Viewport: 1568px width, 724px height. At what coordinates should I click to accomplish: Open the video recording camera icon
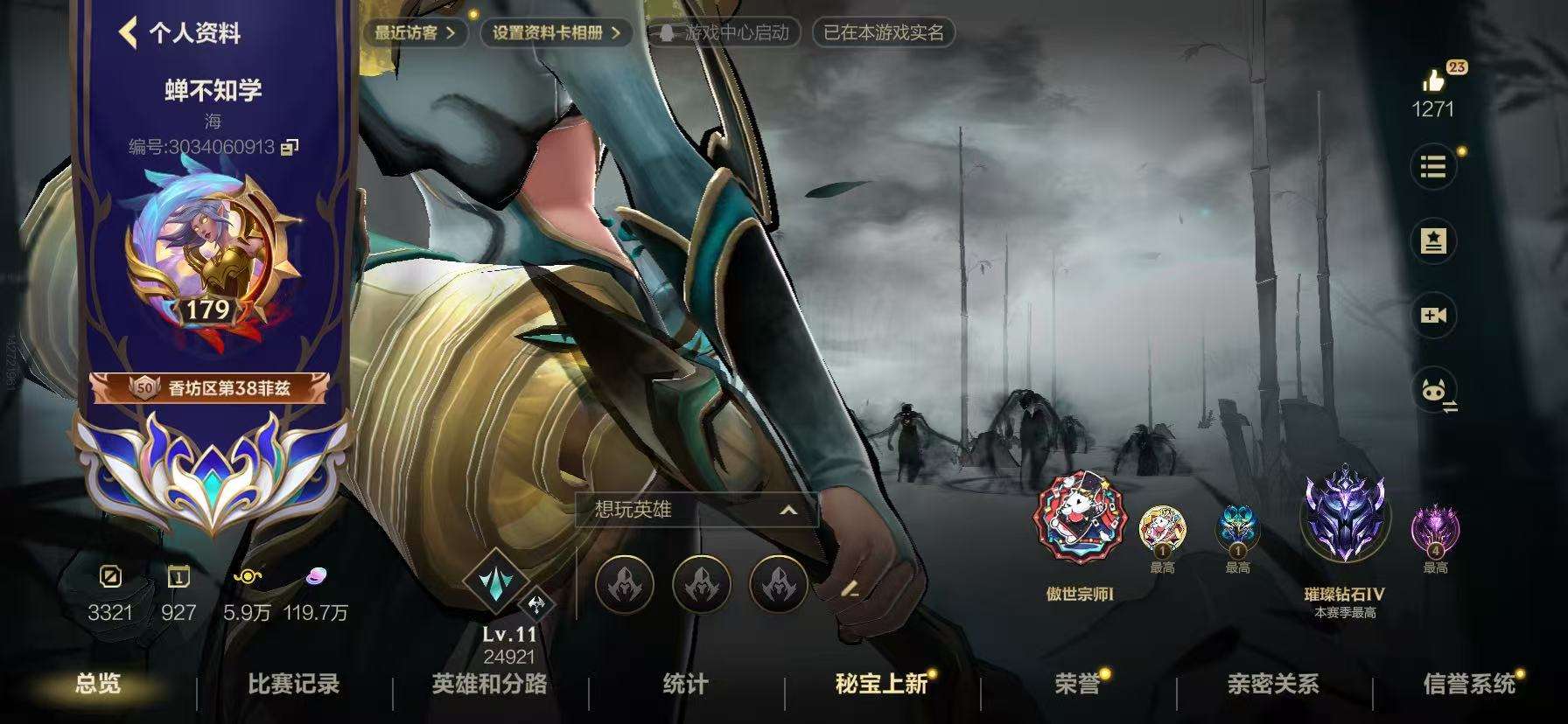coord(1432,317)
